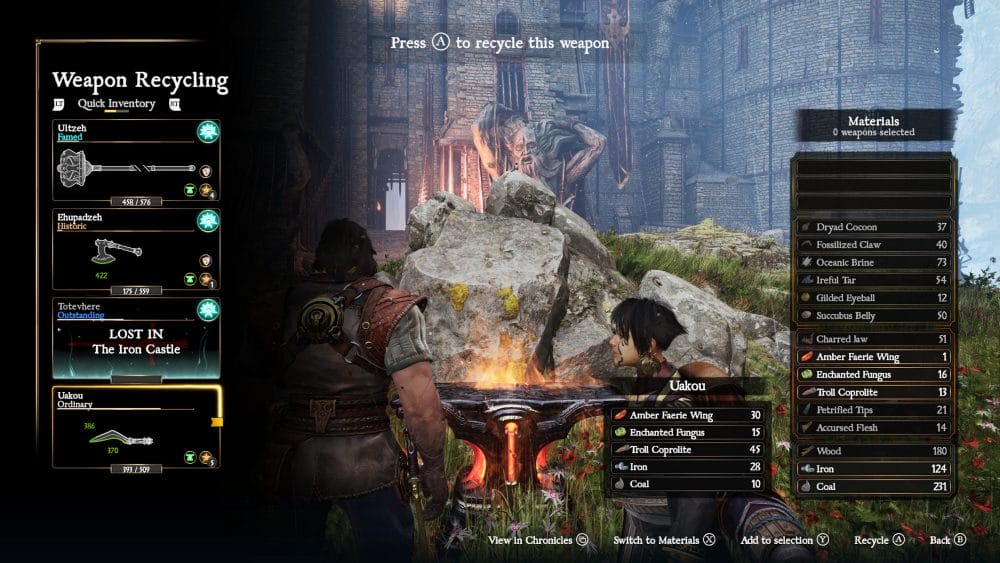Select the Wood material row
The image size is (1000, 563).
click(874, 451)
